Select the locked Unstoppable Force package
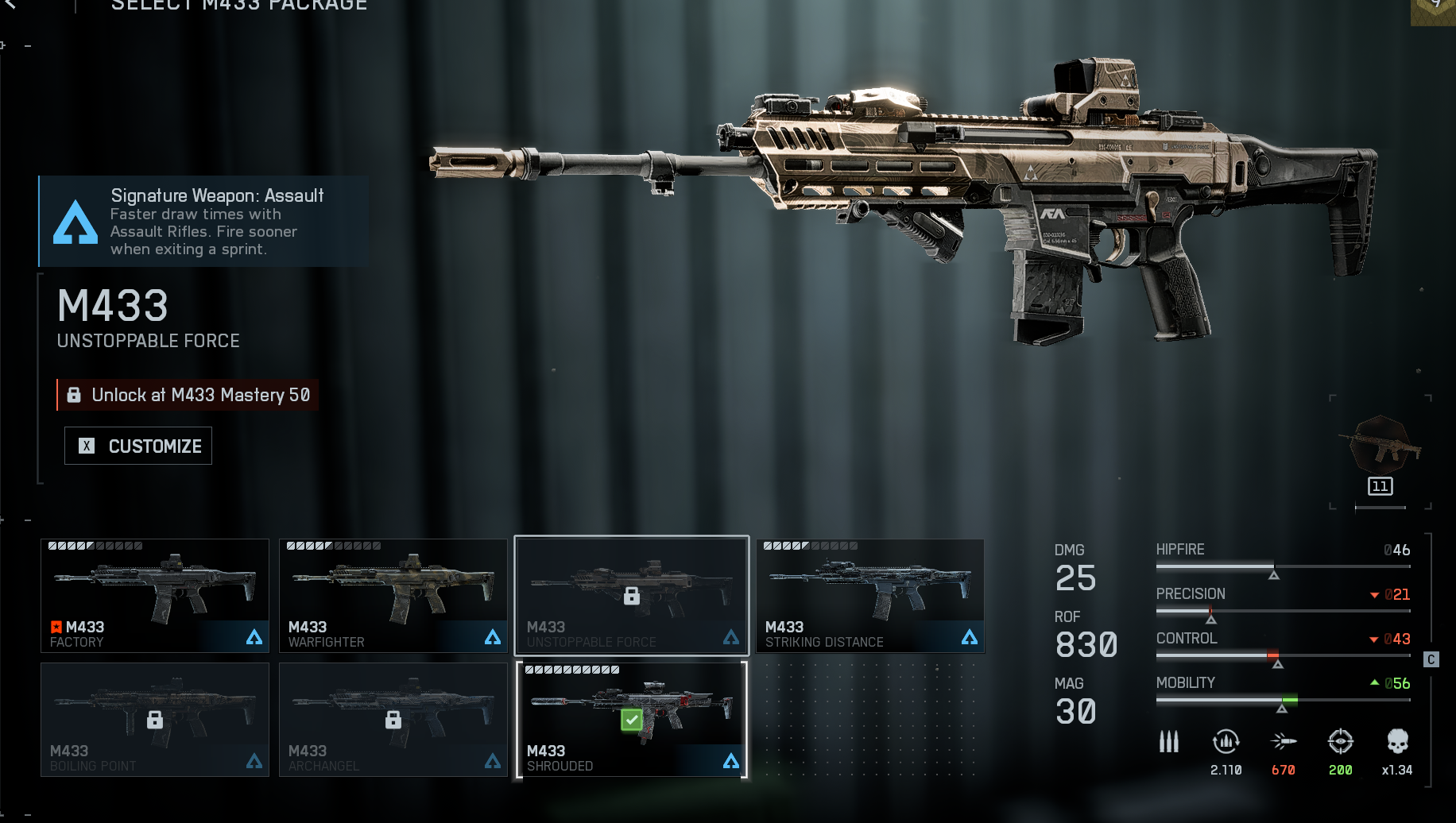The image size is (1456, 823). click(632, 596)
